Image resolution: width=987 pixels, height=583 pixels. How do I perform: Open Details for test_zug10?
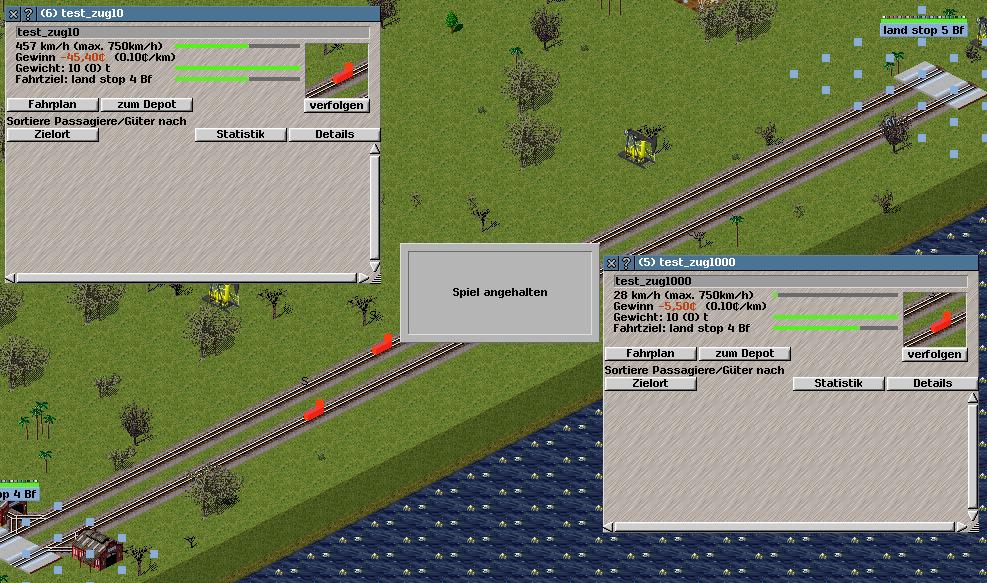[334, 134]
